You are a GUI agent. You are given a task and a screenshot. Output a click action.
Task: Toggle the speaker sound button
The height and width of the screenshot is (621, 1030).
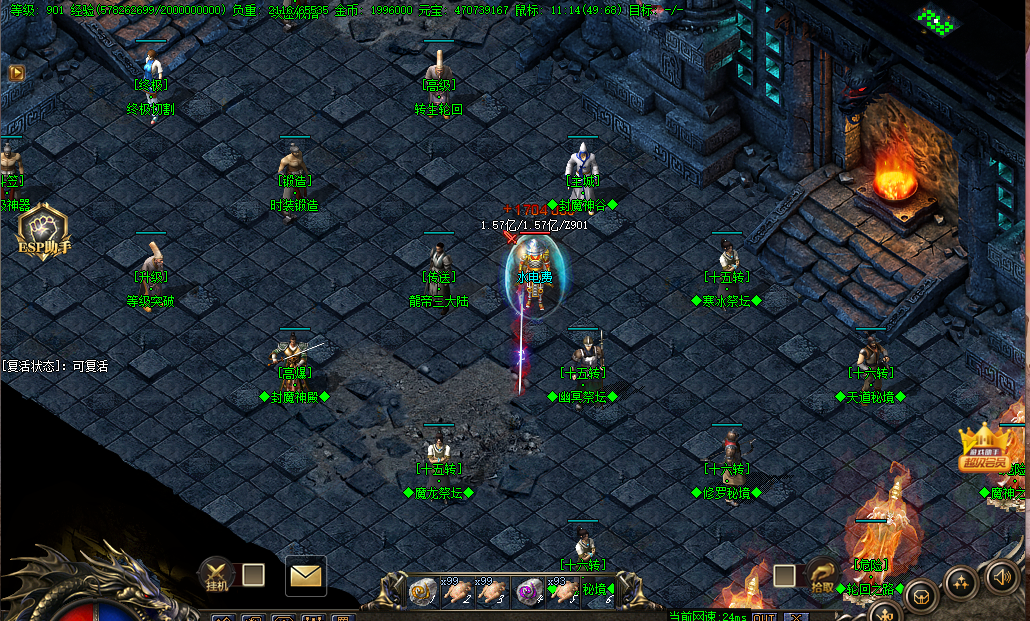point(1003,576)
